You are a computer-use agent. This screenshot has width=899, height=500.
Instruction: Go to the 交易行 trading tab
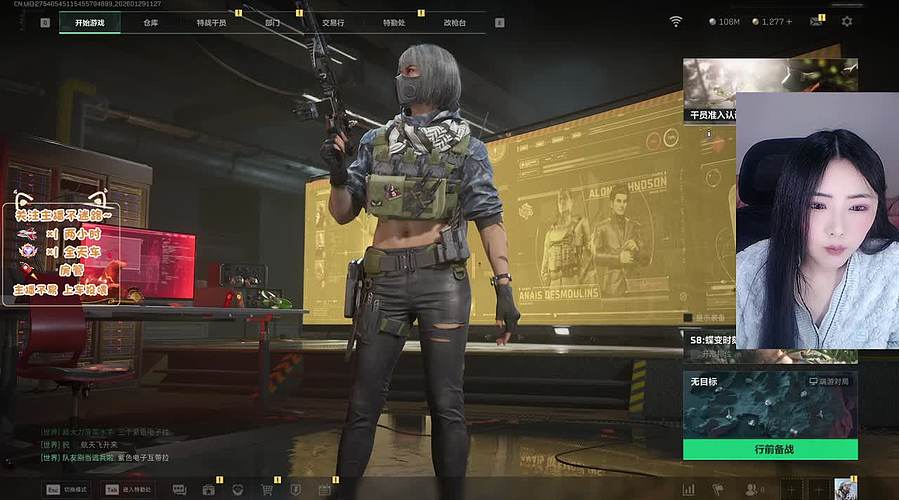[333, 22]
